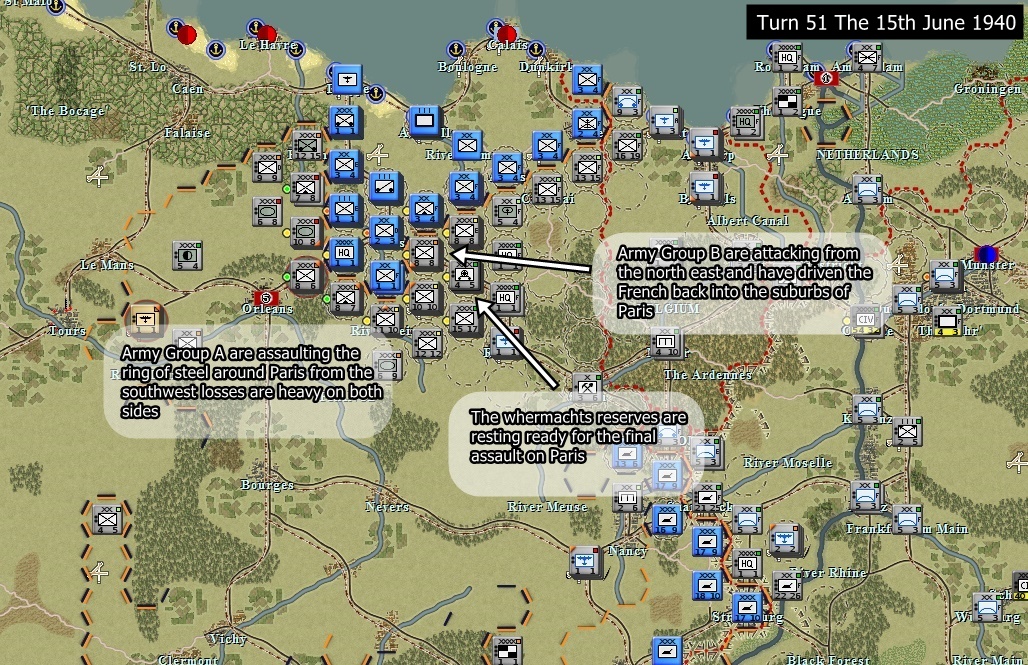
Task: Select the checkered counter near Clermont
Action: 507,648
